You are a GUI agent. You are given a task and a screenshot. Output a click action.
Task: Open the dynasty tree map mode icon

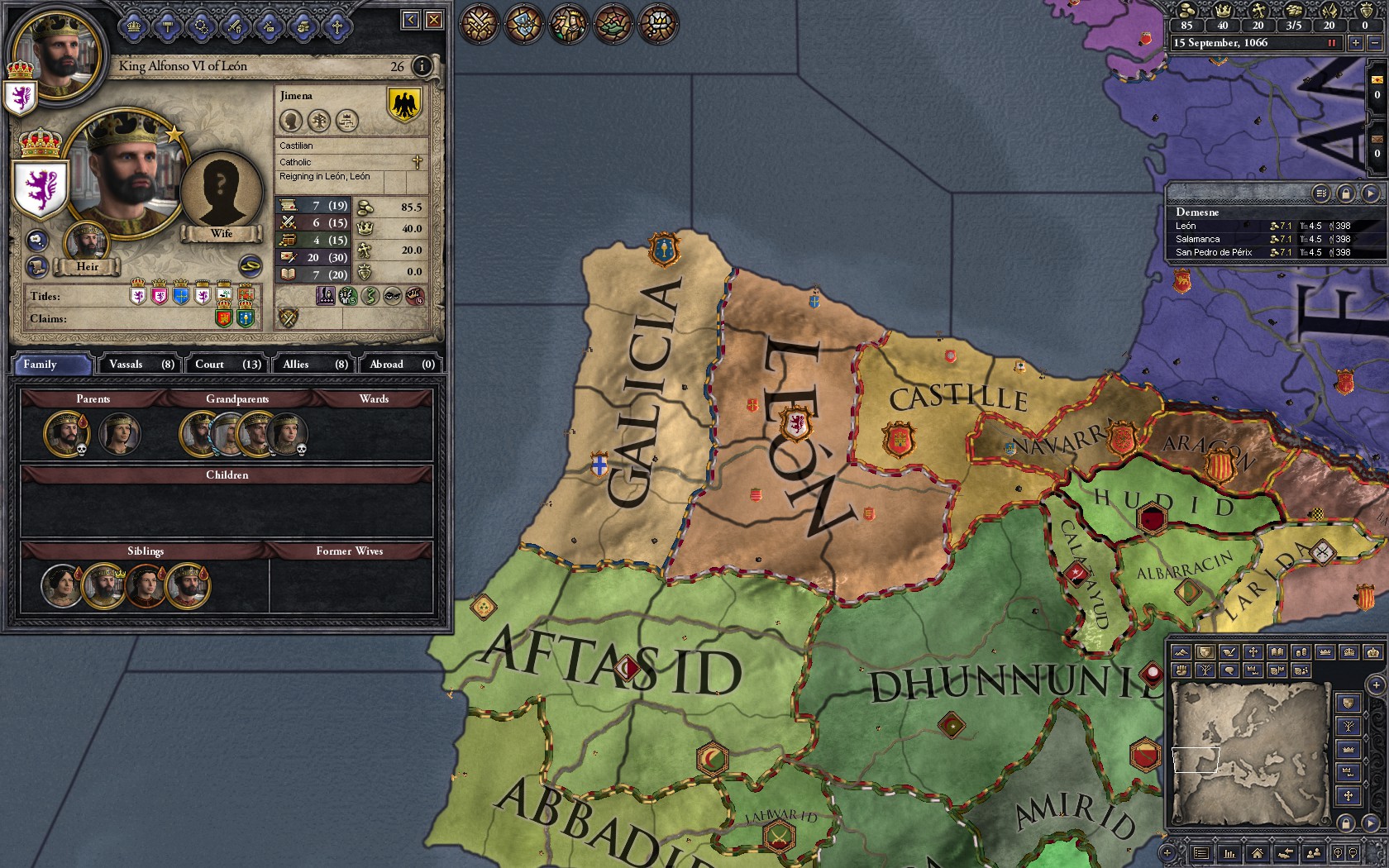pyautogui.click(x=1205, y=670)
